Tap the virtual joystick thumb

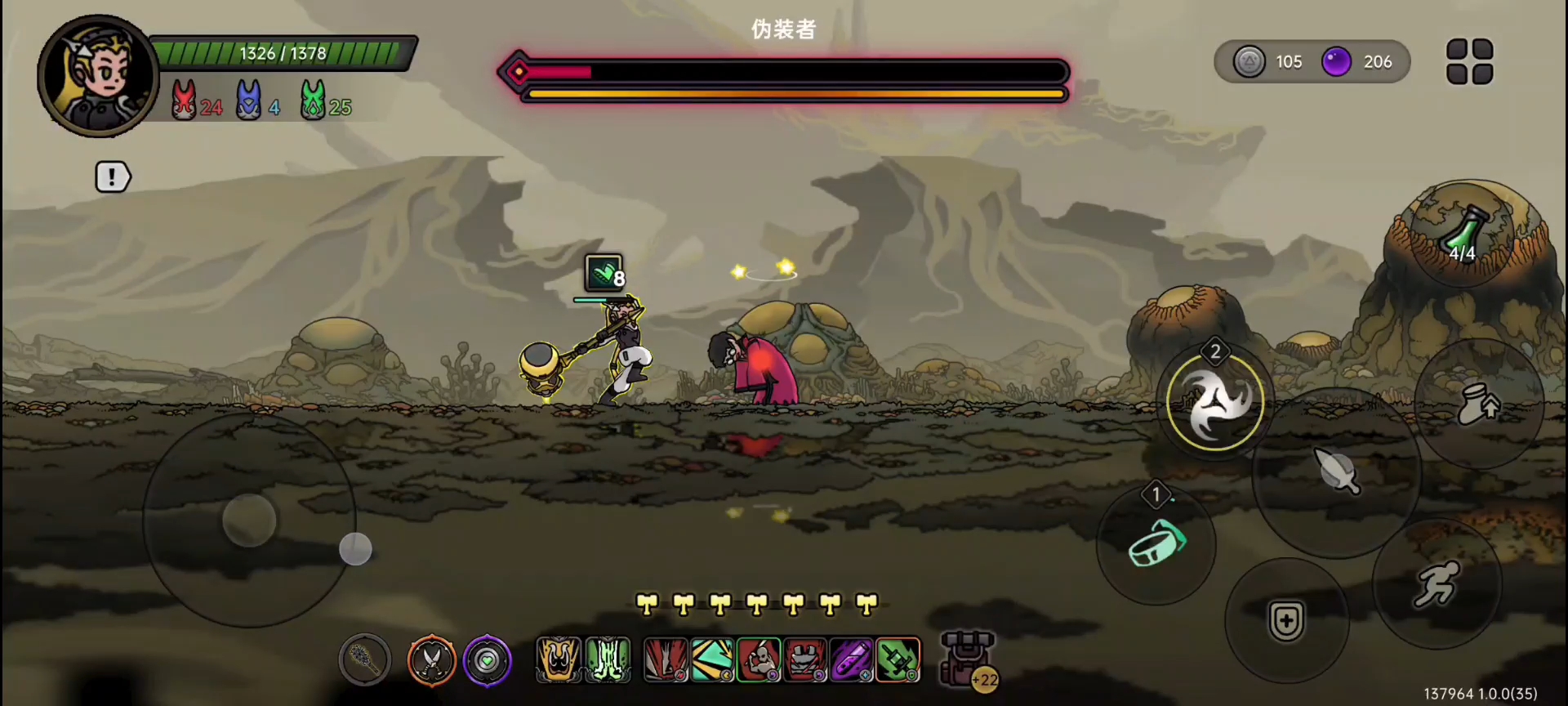tap(249, 520)
